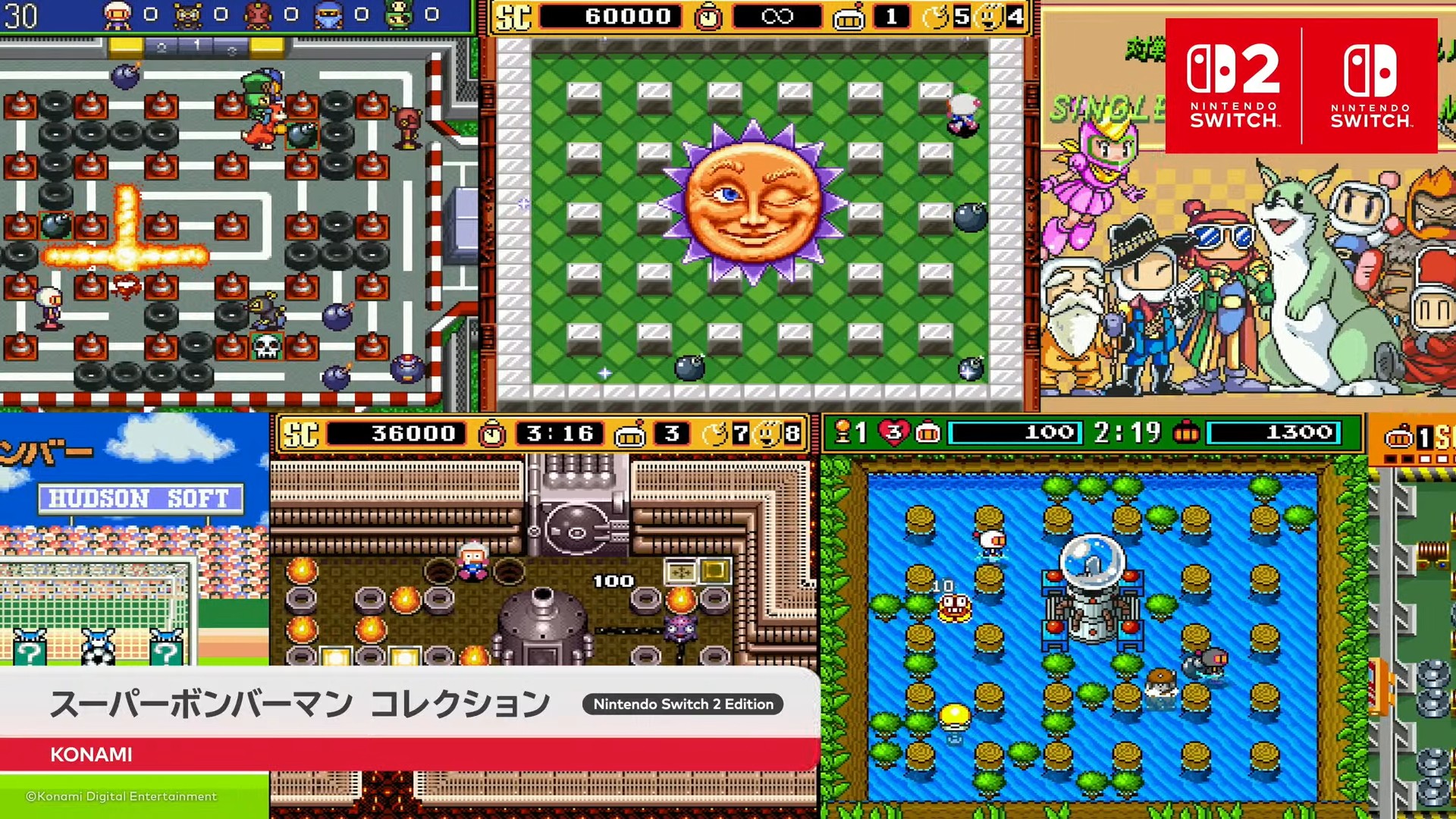Select the Nintendo Switch 2 Edition badge

coord(681,704)
